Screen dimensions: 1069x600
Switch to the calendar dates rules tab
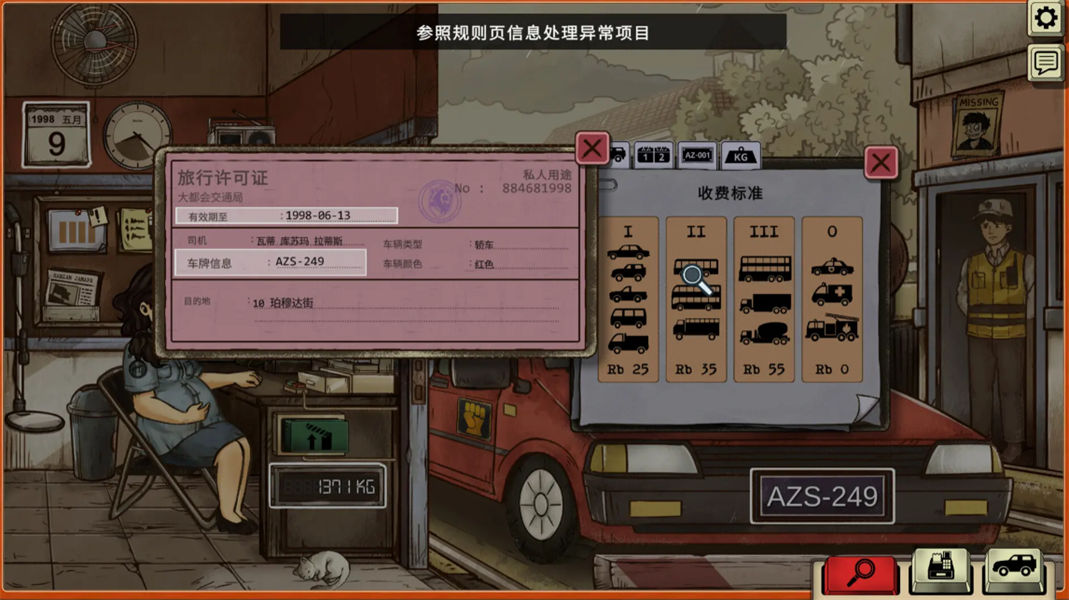[x=653, y=155]
